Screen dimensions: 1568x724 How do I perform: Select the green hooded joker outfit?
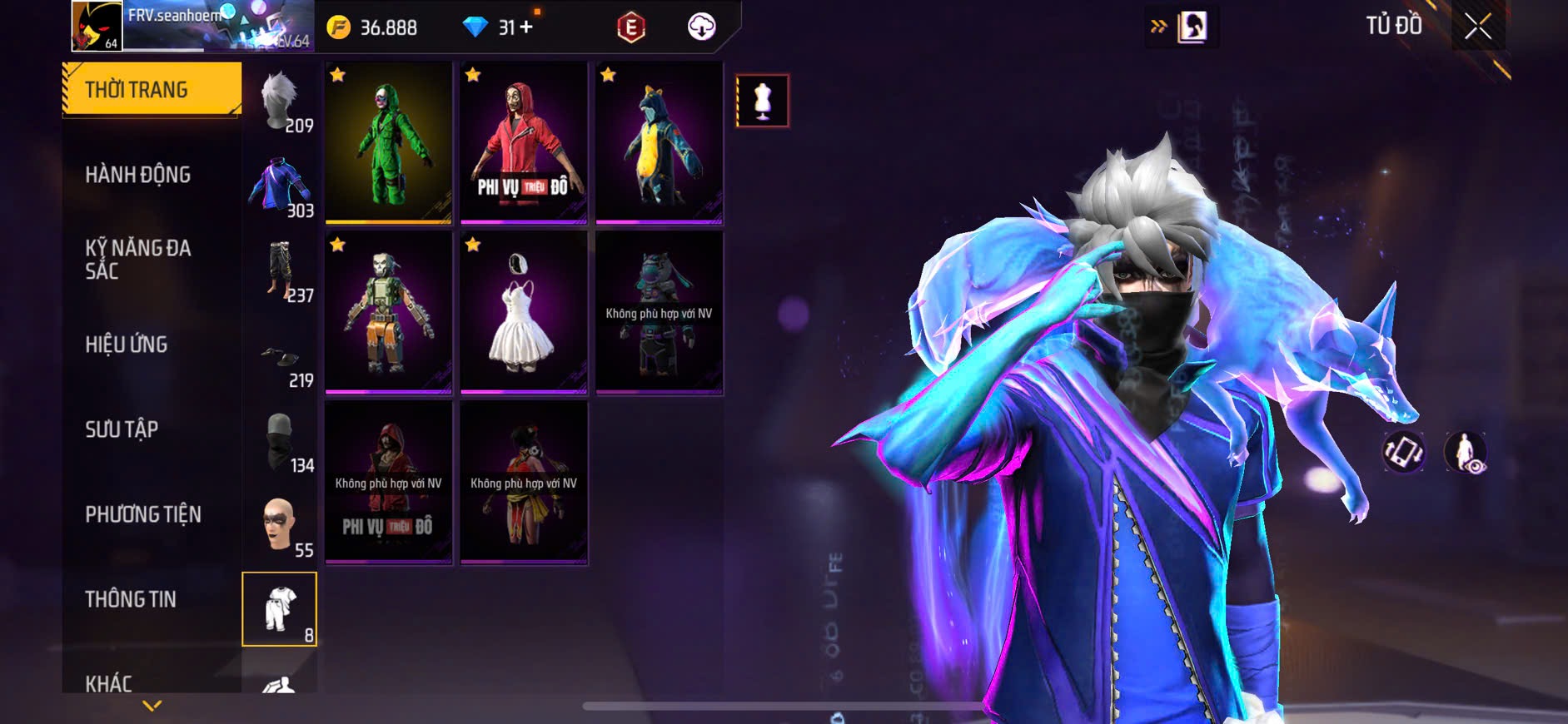tap(388, 142)
